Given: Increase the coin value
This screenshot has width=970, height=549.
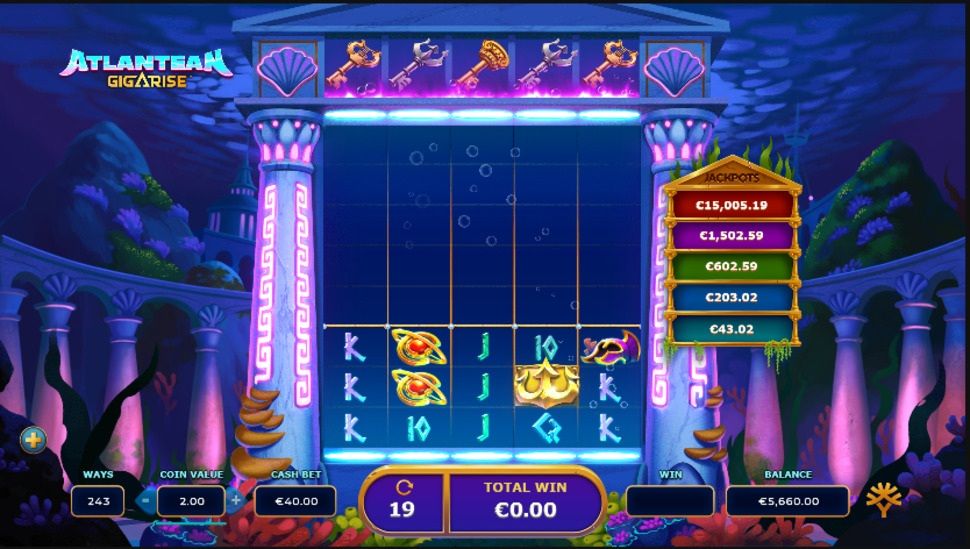Looking at the screenshot, I should click(x=236, y=500).
